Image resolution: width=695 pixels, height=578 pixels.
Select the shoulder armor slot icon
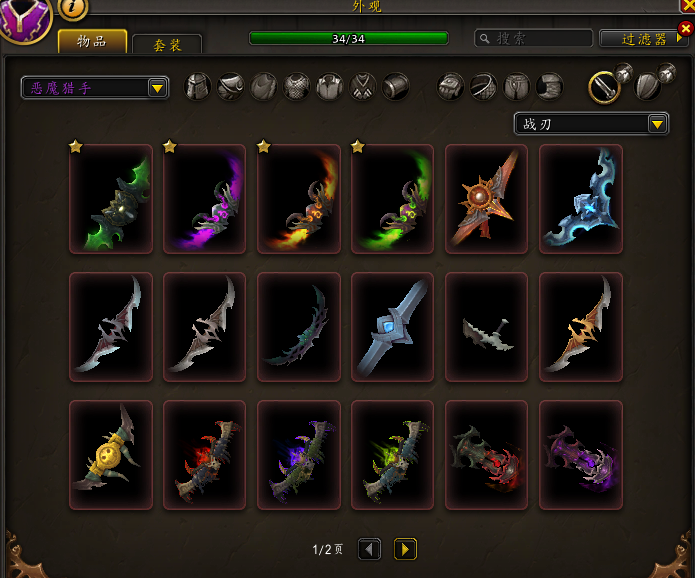coord(231,87)
